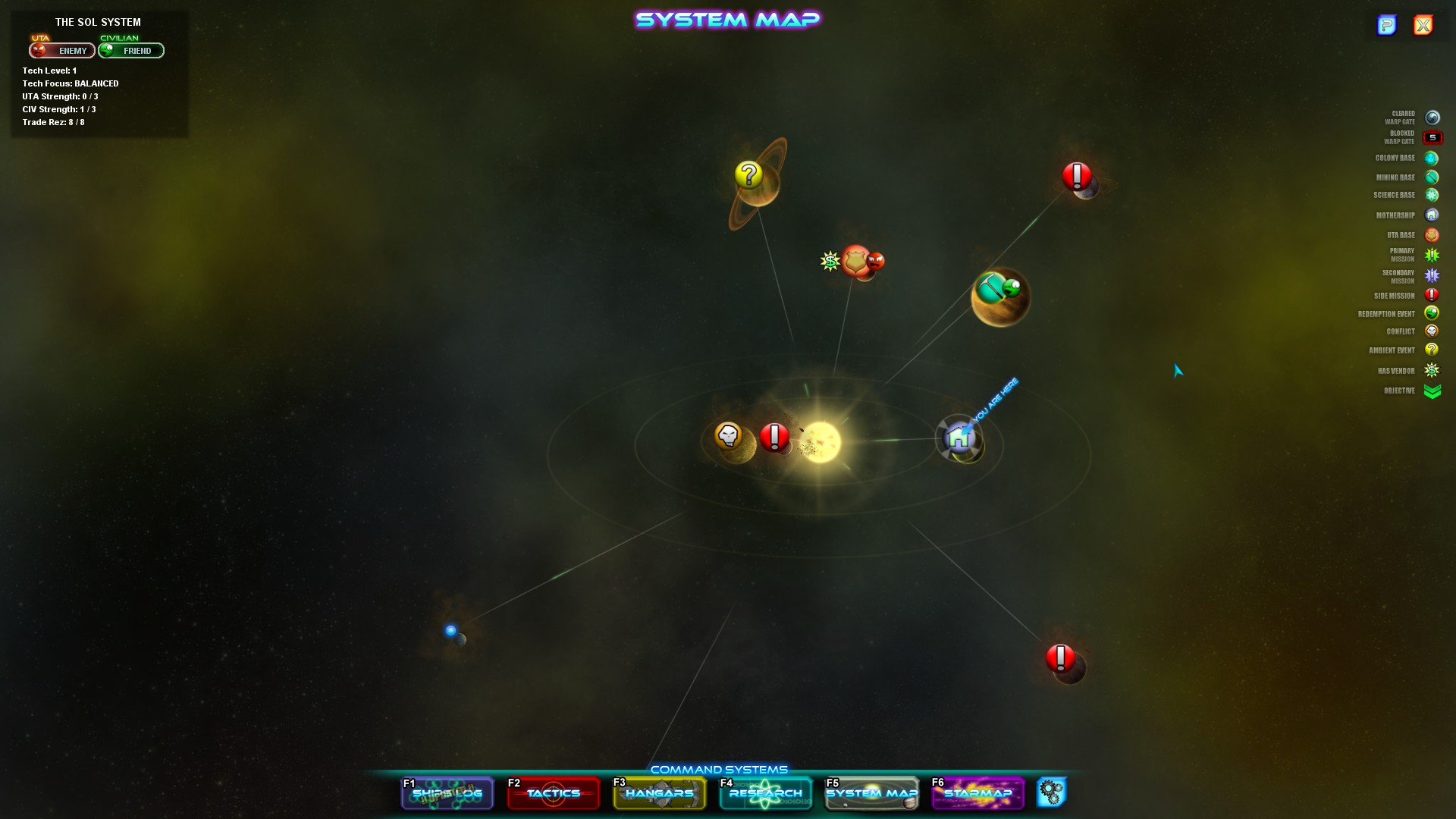
Task: Open the F4 Research screen
Action: click(765, 793)
